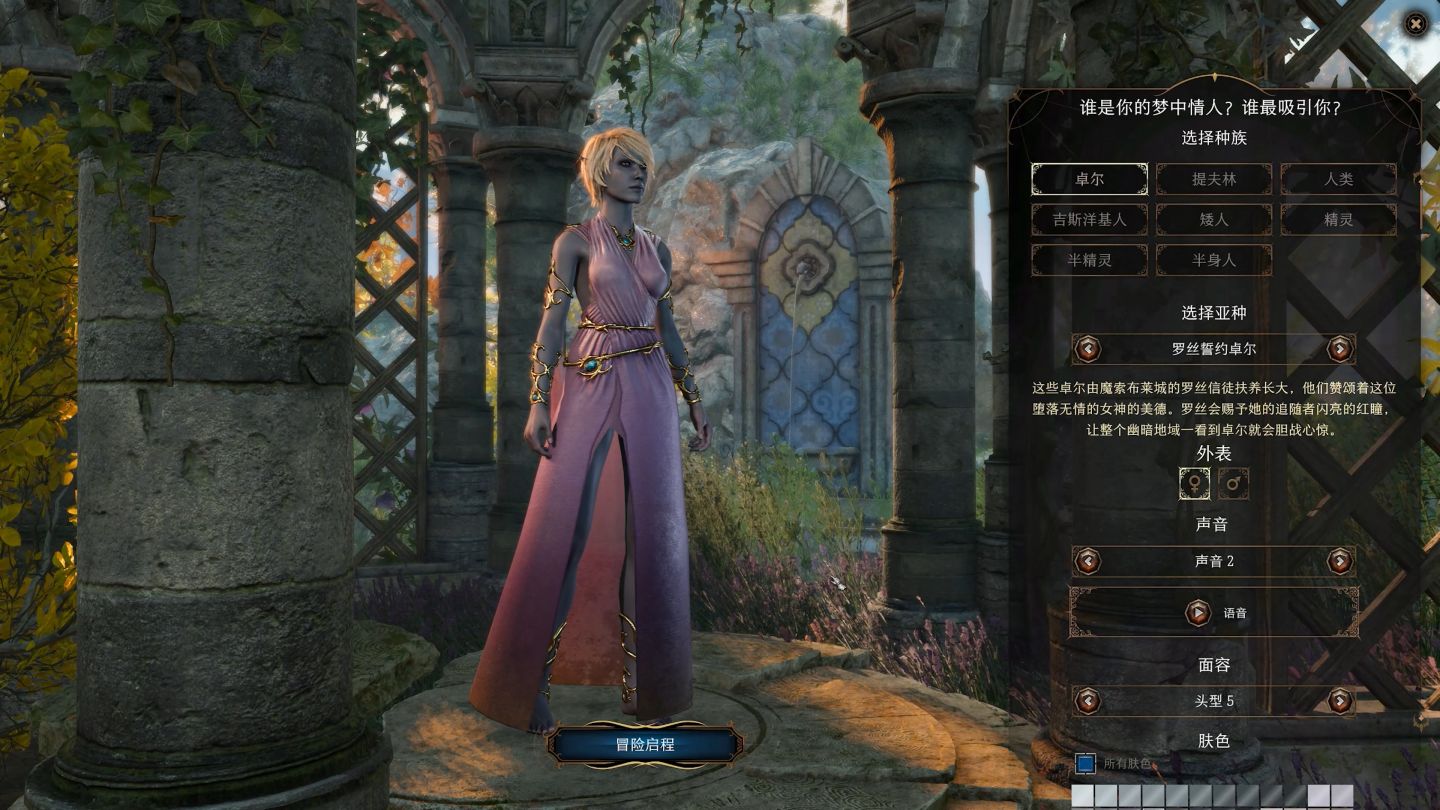Close the character creation screen

(1416, 24)
